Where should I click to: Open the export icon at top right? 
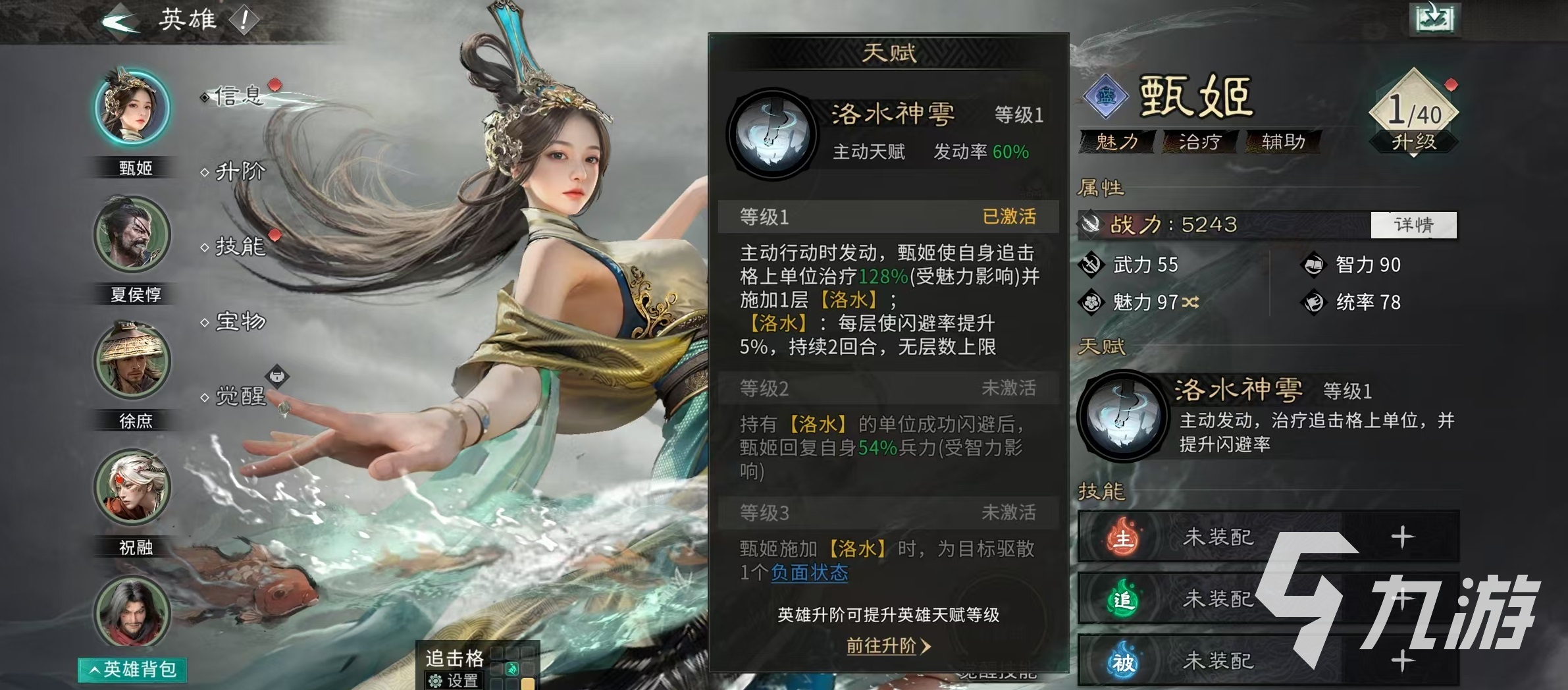[1435, 20]
